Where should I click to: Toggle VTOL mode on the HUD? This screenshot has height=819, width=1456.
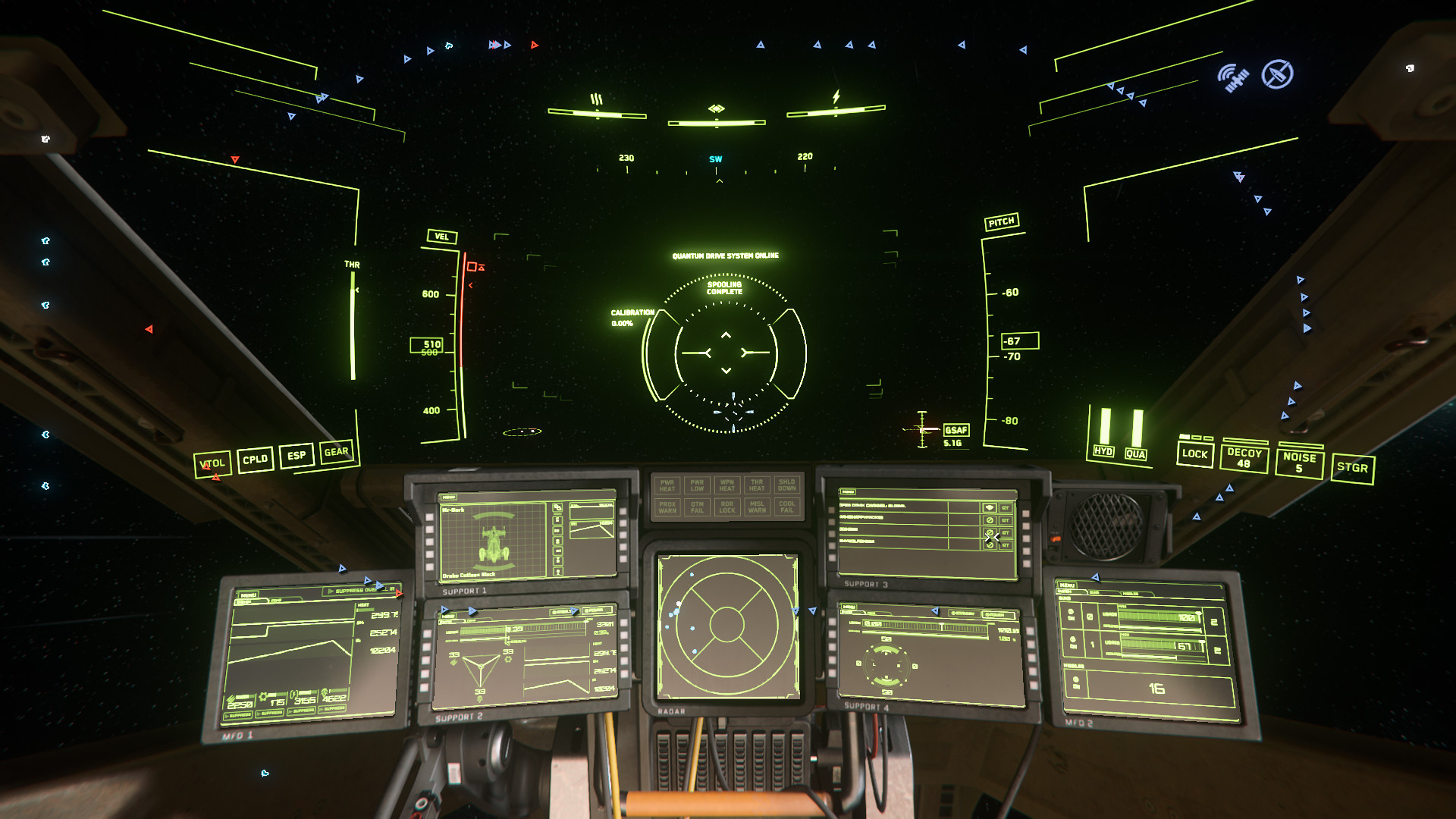coord(213,463)
